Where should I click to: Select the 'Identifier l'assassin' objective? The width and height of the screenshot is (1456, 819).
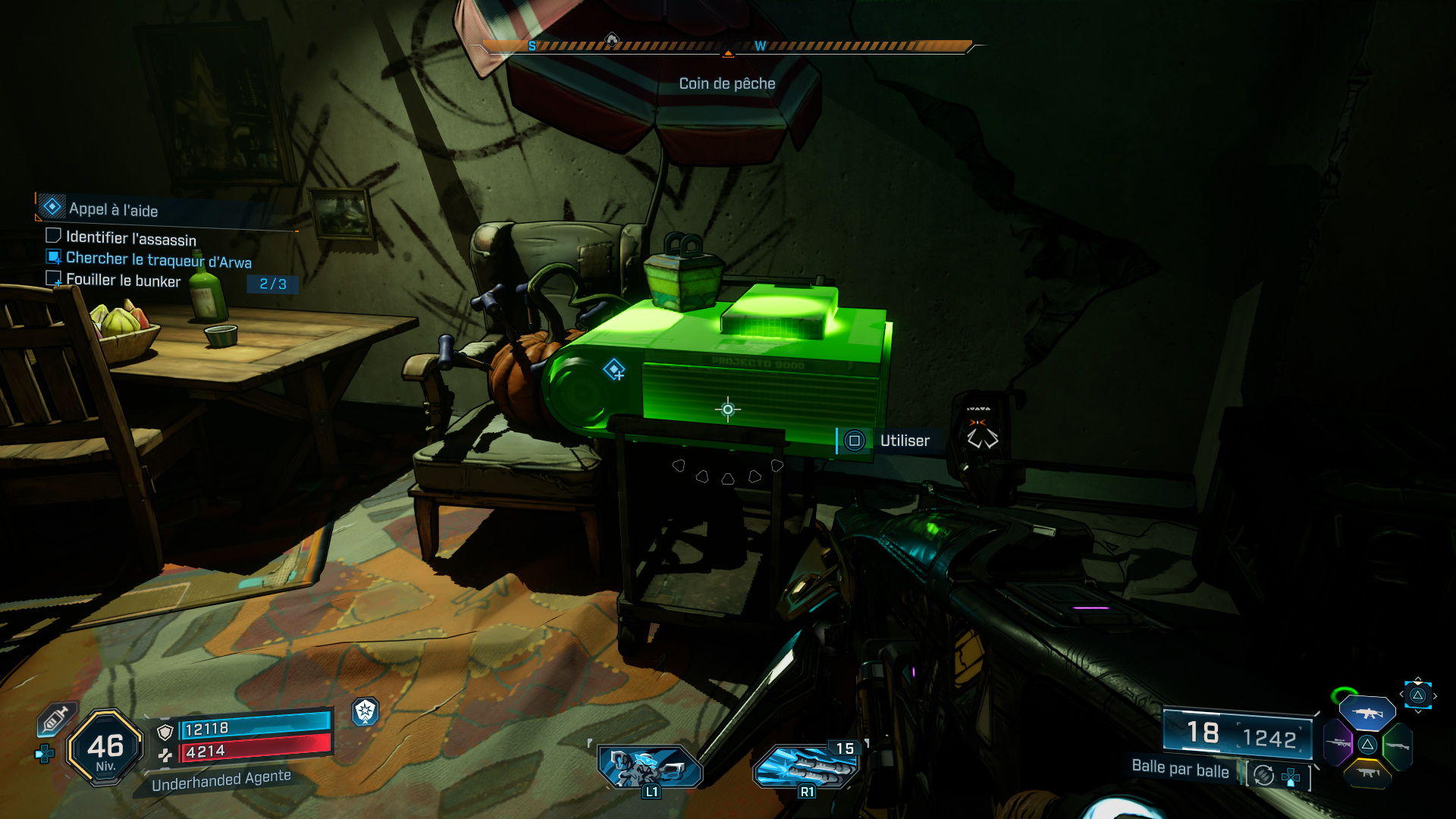130,239
